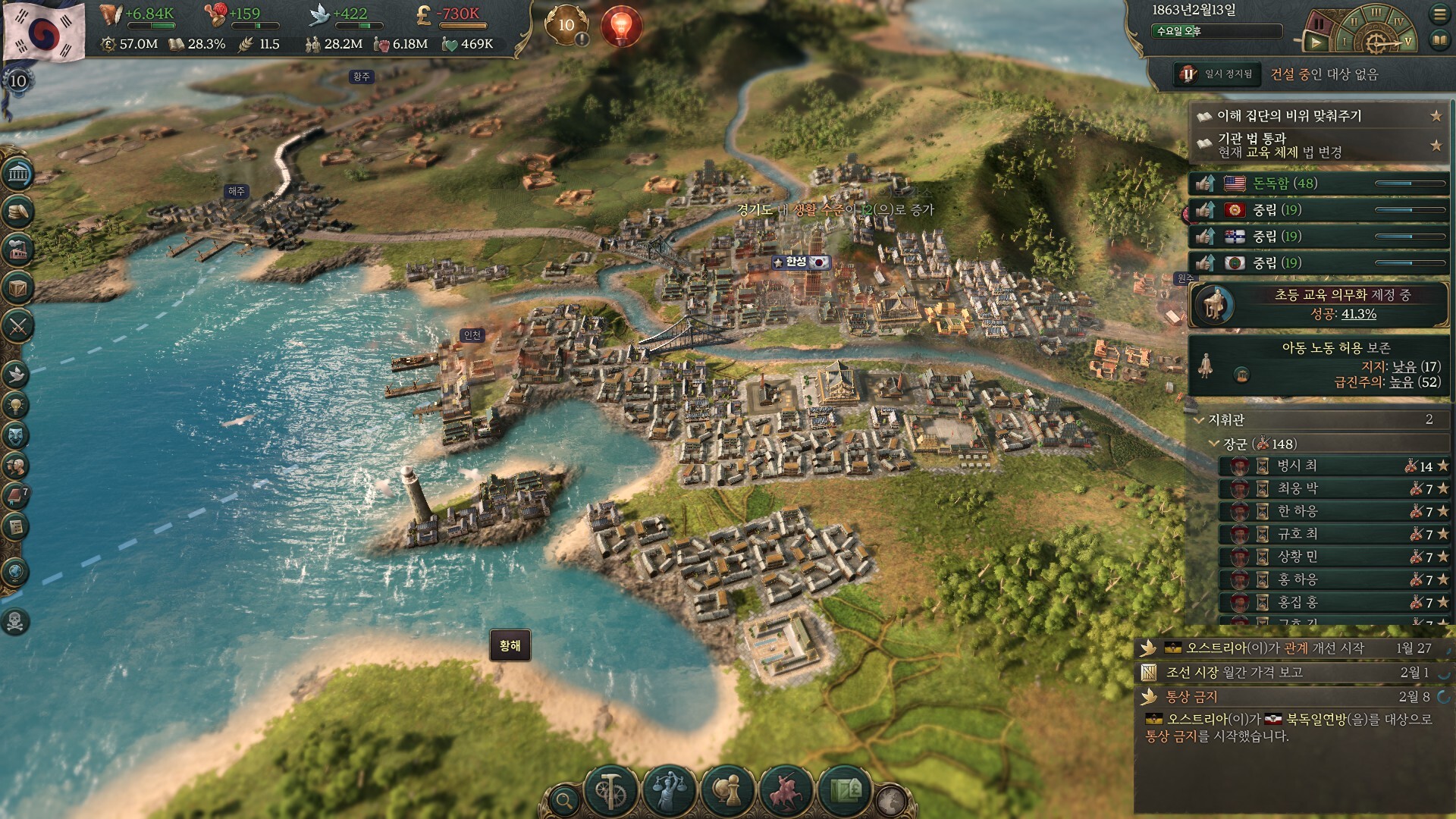1456x819 pixels.
Task: Open the trade lens with crate and pound tag
Action: point(844,790)
